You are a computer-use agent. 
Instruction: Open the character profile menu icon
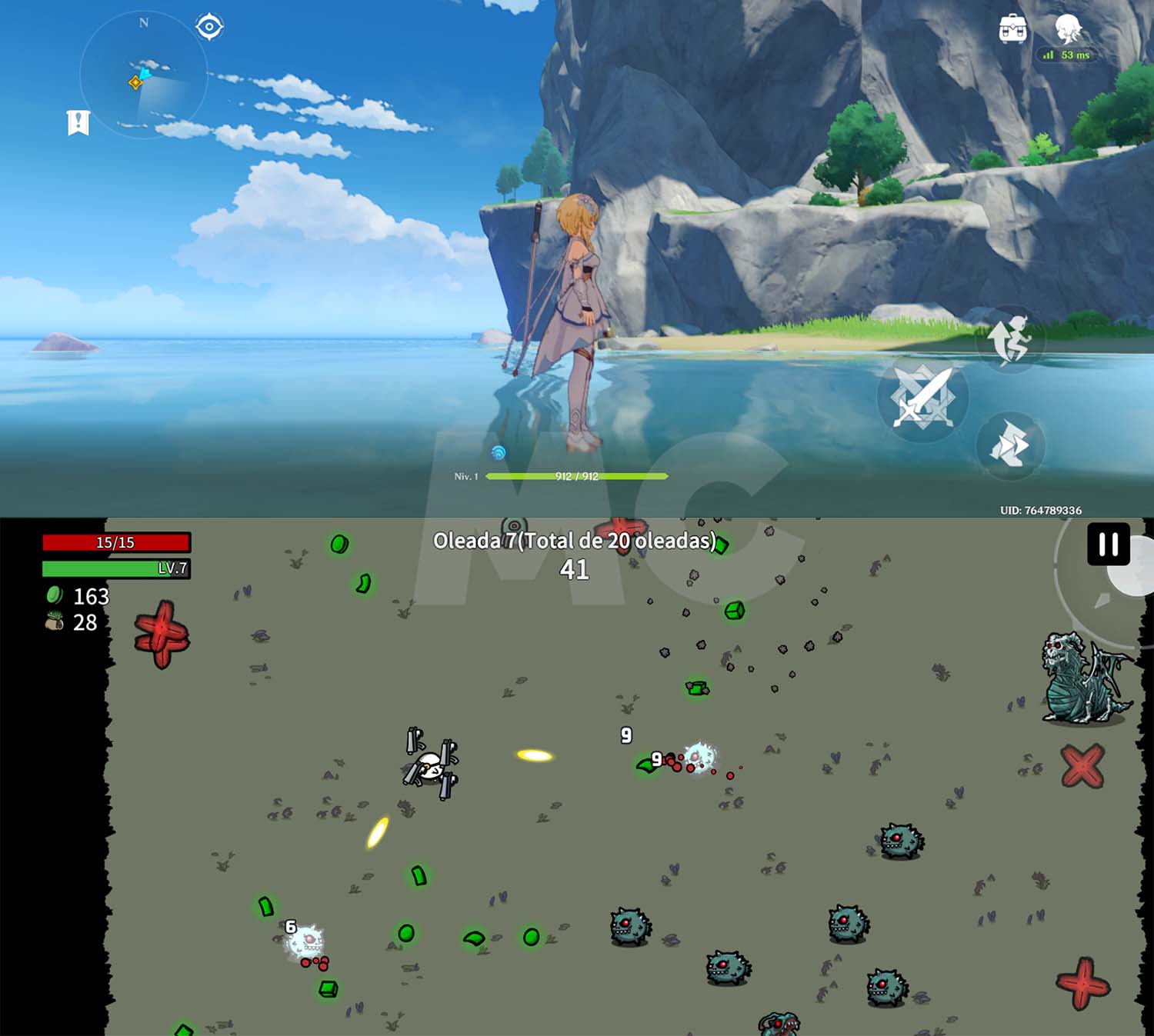coord(1068,29)
